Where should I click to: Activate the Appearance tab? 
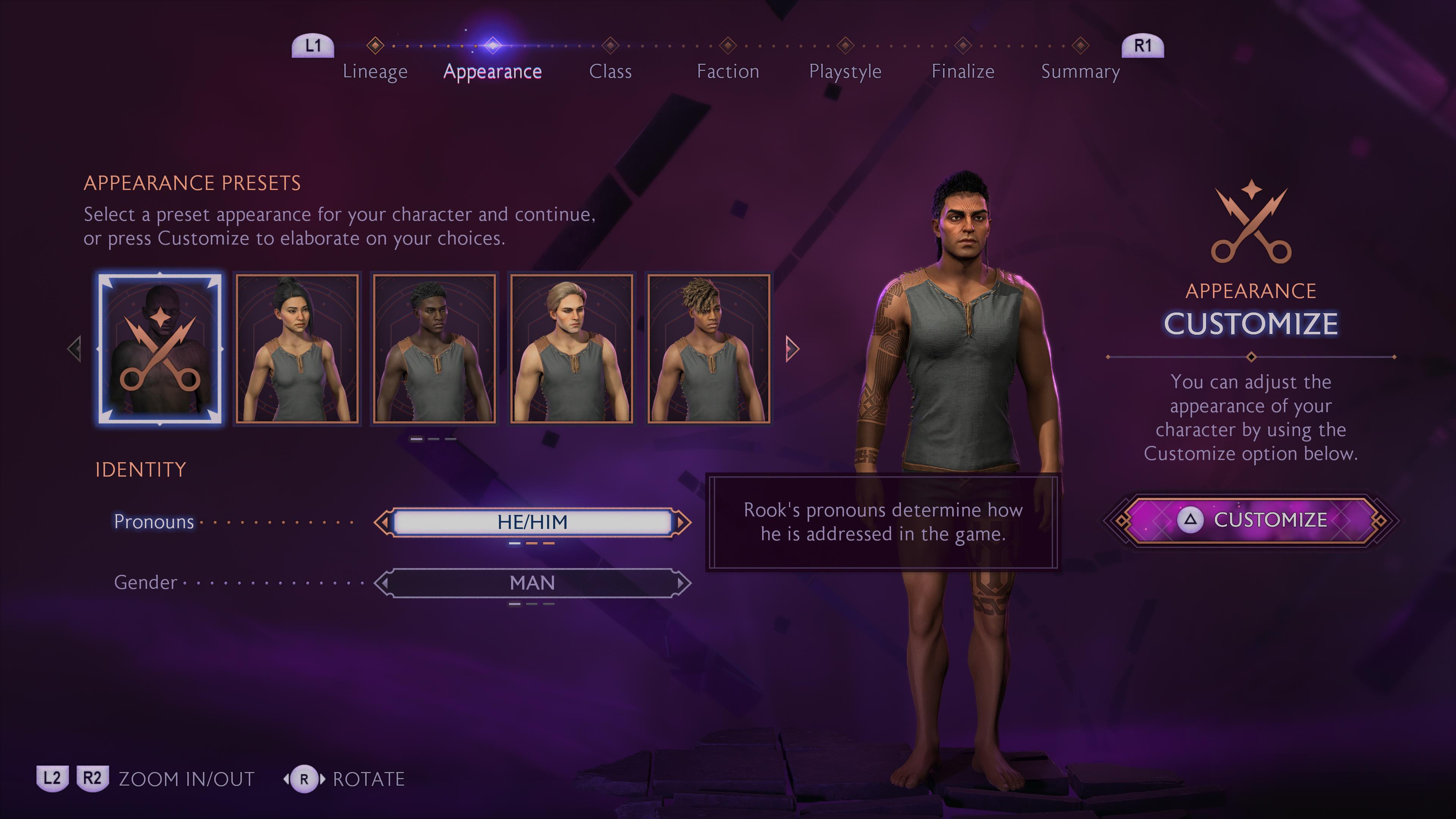492,71
